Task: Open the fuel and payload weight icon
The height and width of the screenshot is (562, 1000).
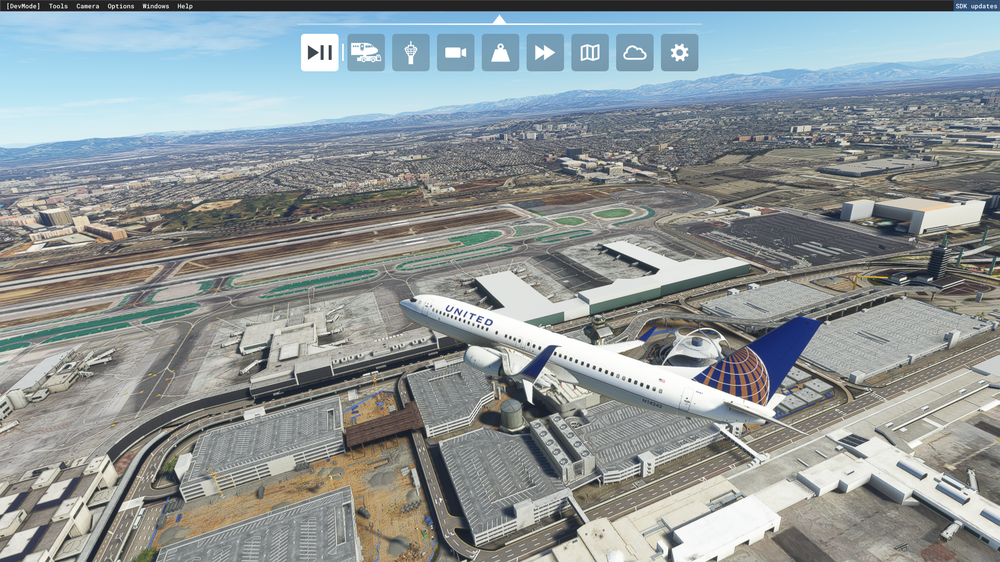Action: pyautogui.click(x=500, y=53)
